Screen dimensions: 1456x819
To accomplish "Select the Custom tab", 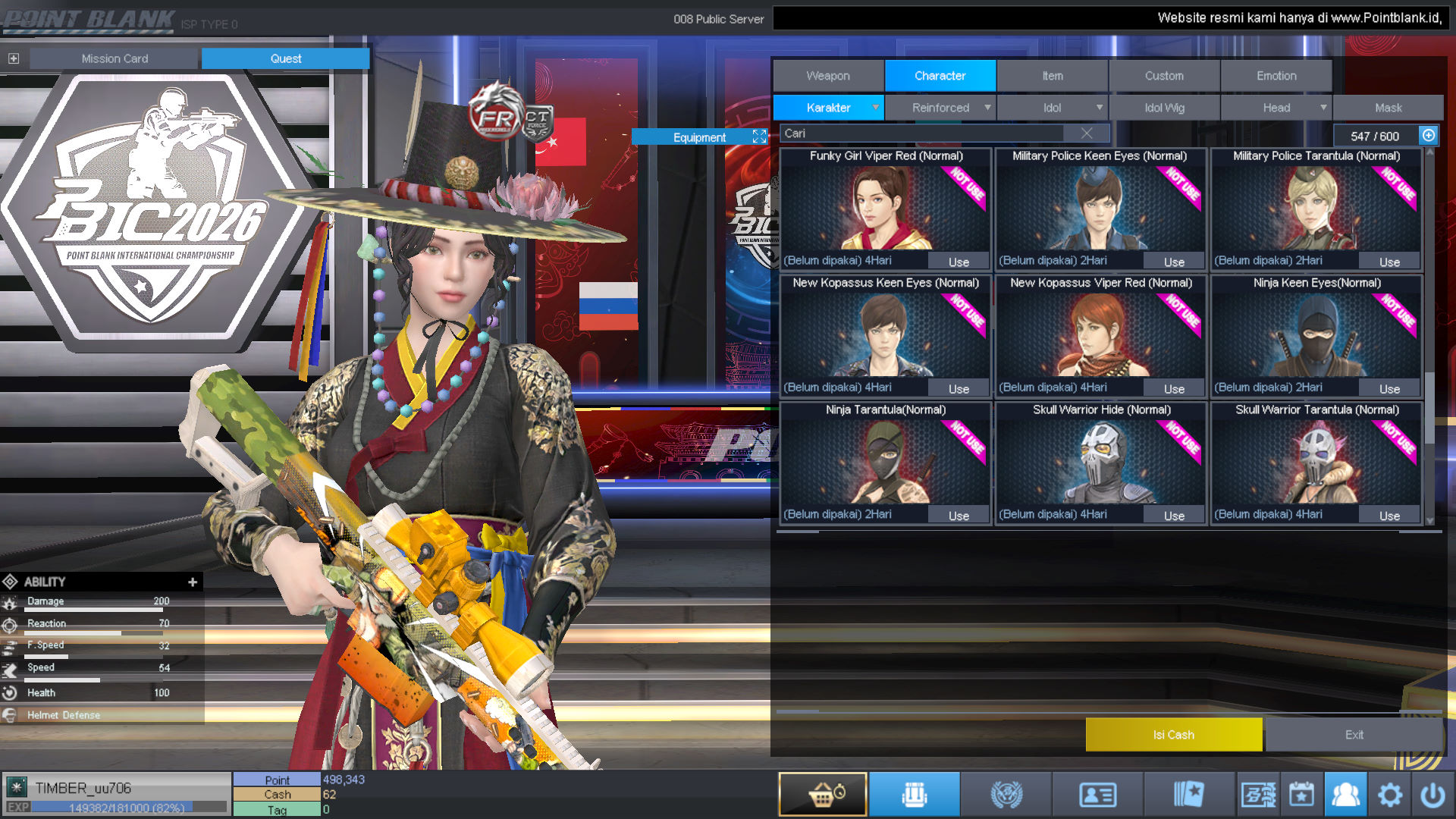I will 1164,76.
